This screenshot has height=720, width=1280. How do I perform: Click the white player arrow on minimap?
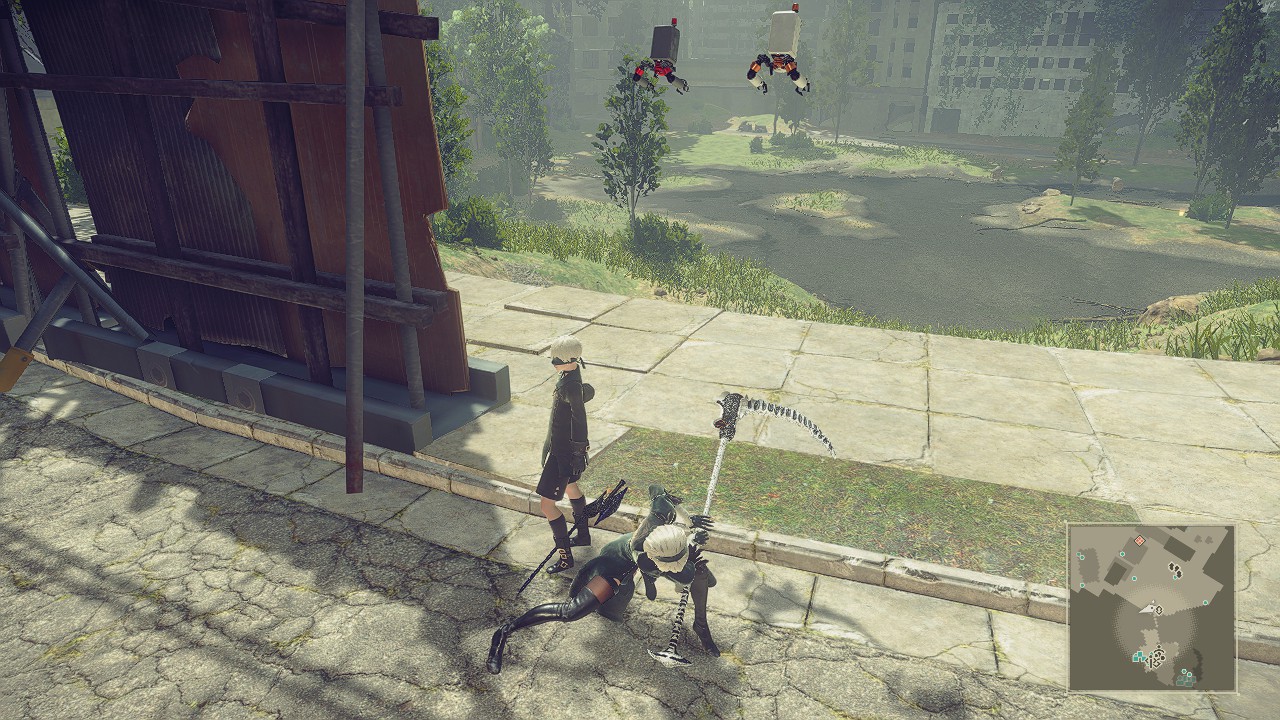pos(1154,608)
